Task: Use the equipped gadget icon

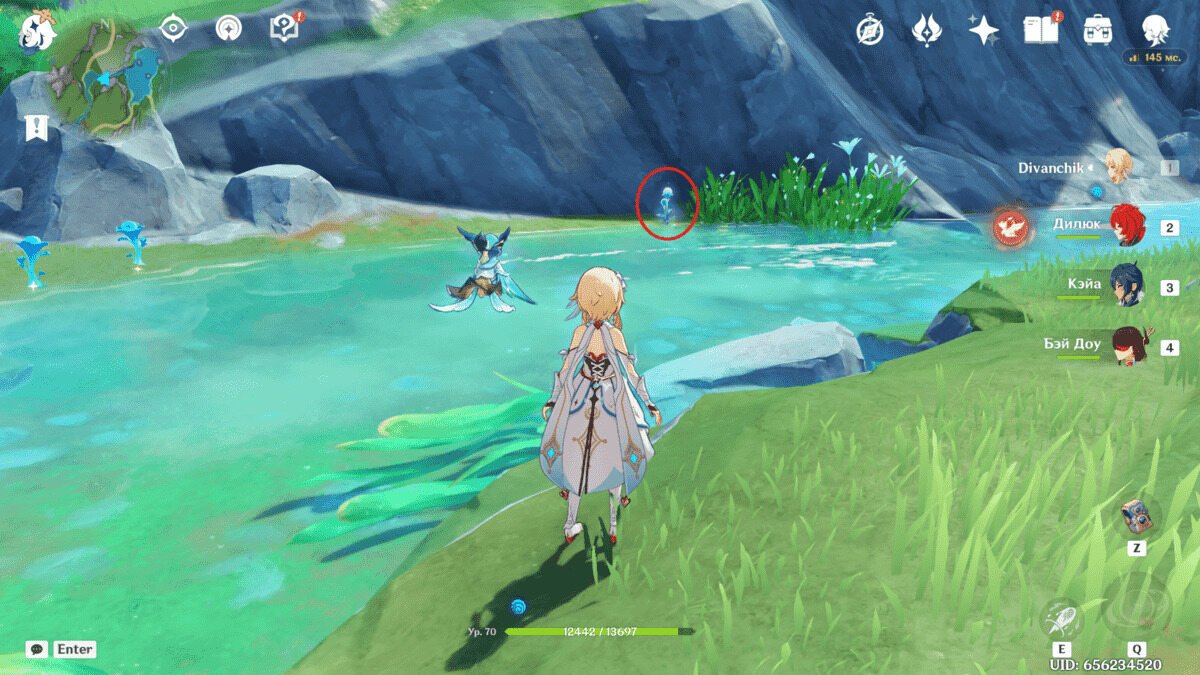Action: pyautogui.click(x=1136, y=517)
